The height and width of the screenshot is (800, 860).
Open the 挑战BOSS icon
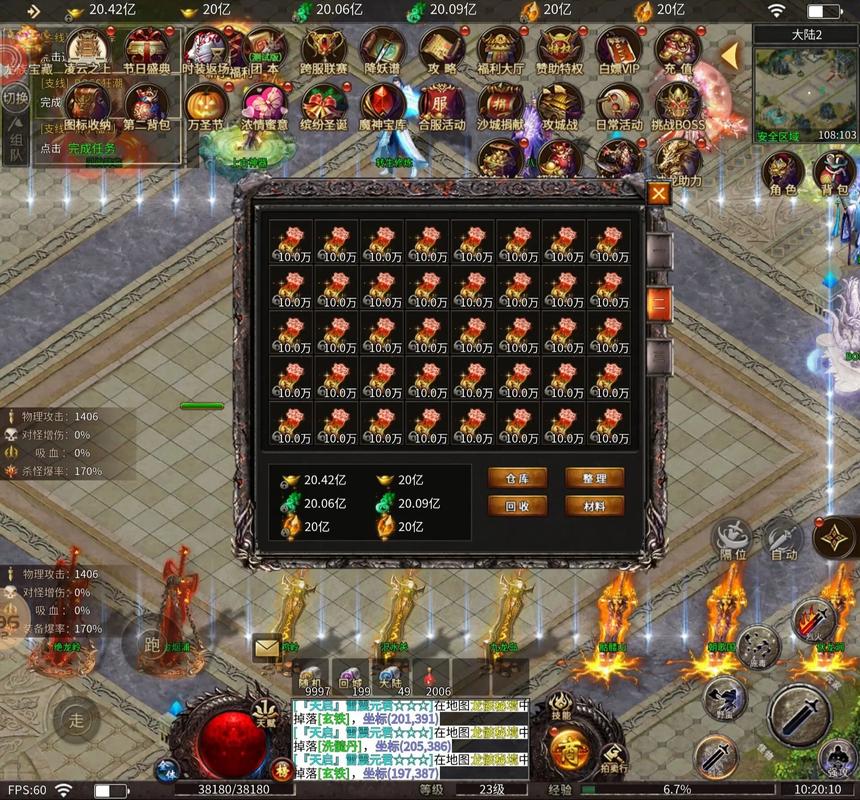click(x=678, y=108)
